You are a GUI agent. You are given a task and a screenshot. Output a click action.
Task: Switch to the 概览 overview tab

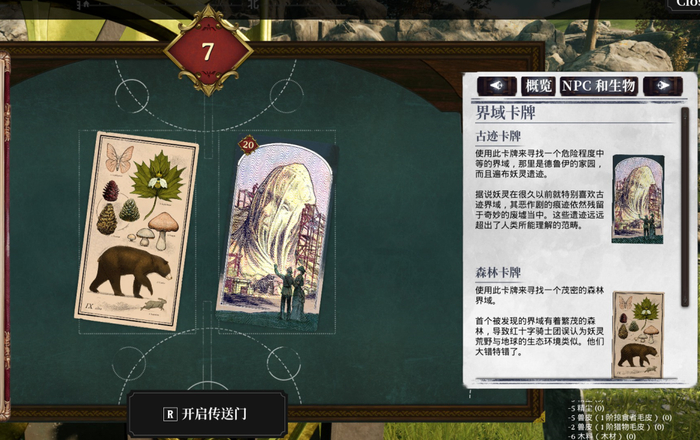point(539,86)
